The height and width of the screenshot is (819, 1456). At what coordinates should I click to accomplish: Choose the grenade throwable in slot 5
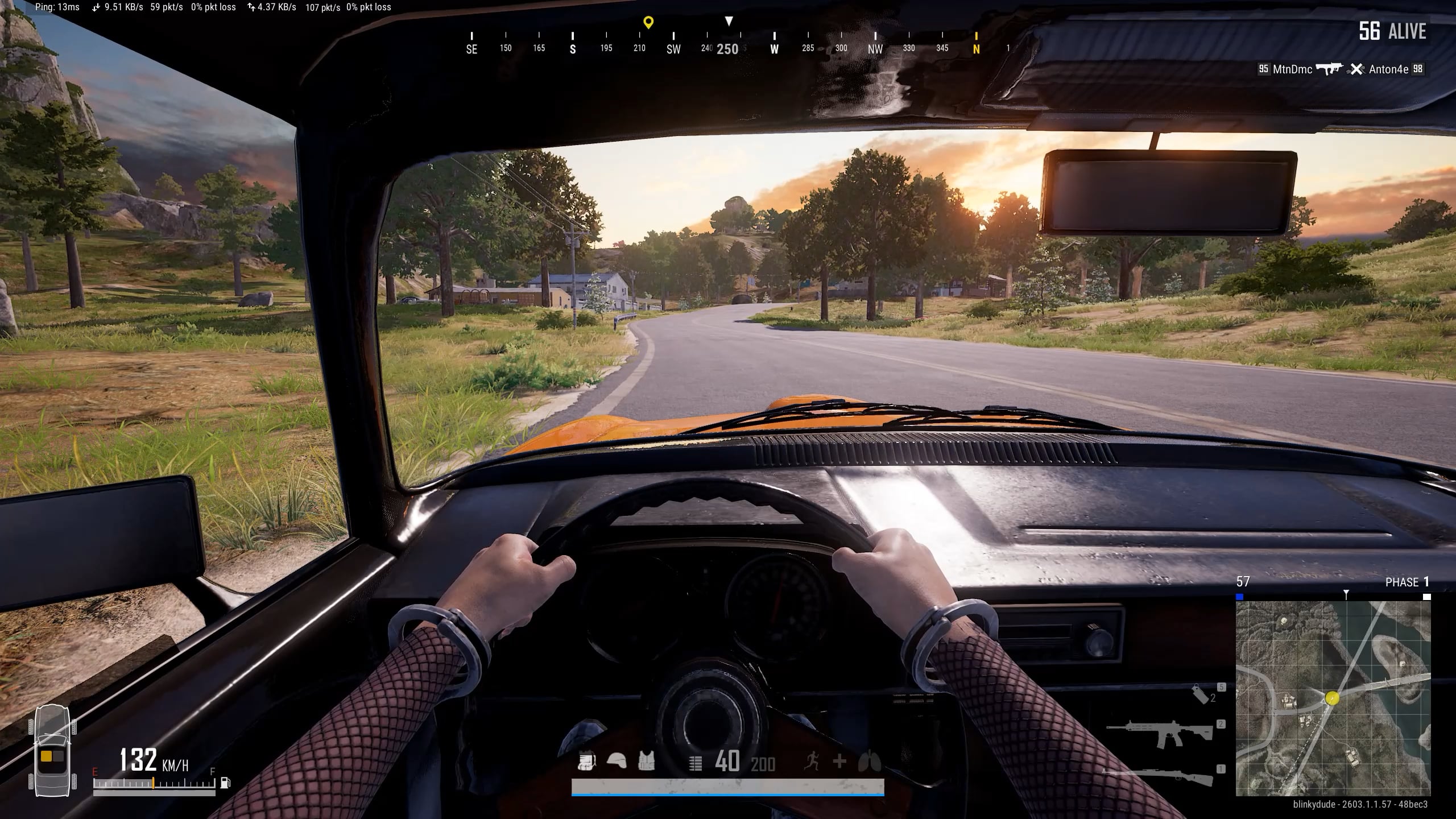pyautogui.click(x=1201, y=694)
